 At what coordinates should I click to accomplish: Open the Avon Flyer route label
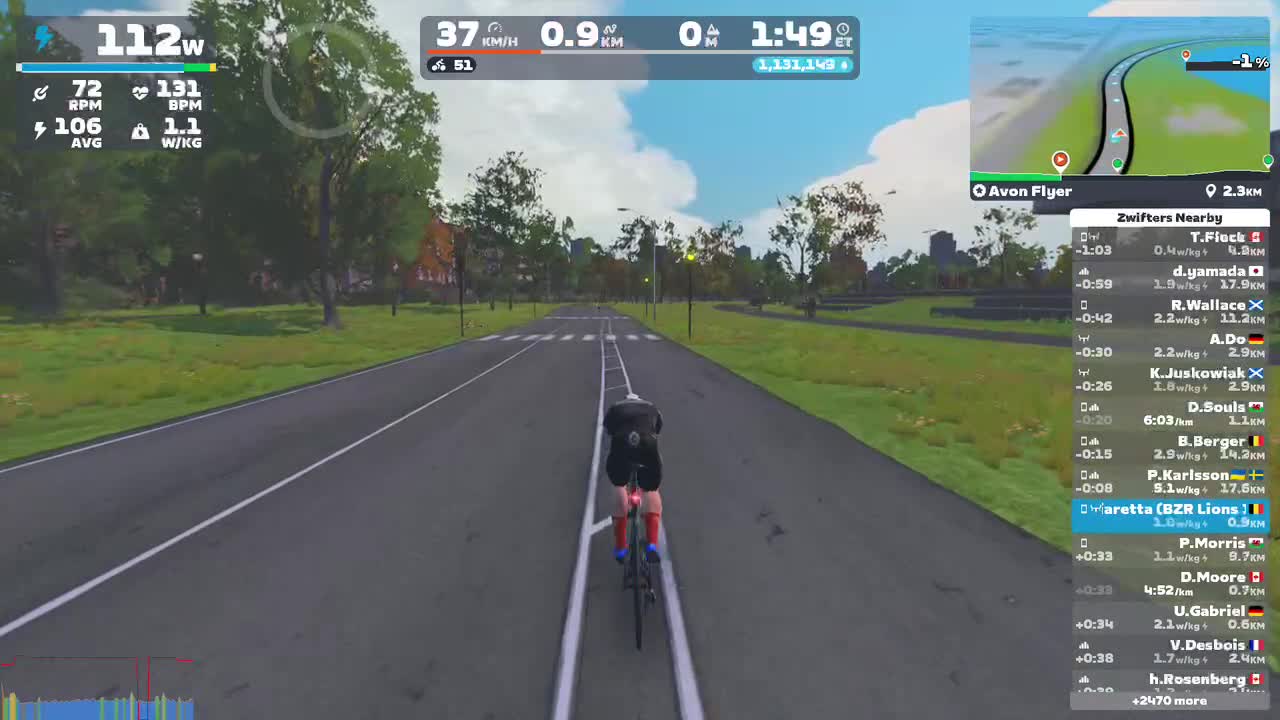[1030, 191]
